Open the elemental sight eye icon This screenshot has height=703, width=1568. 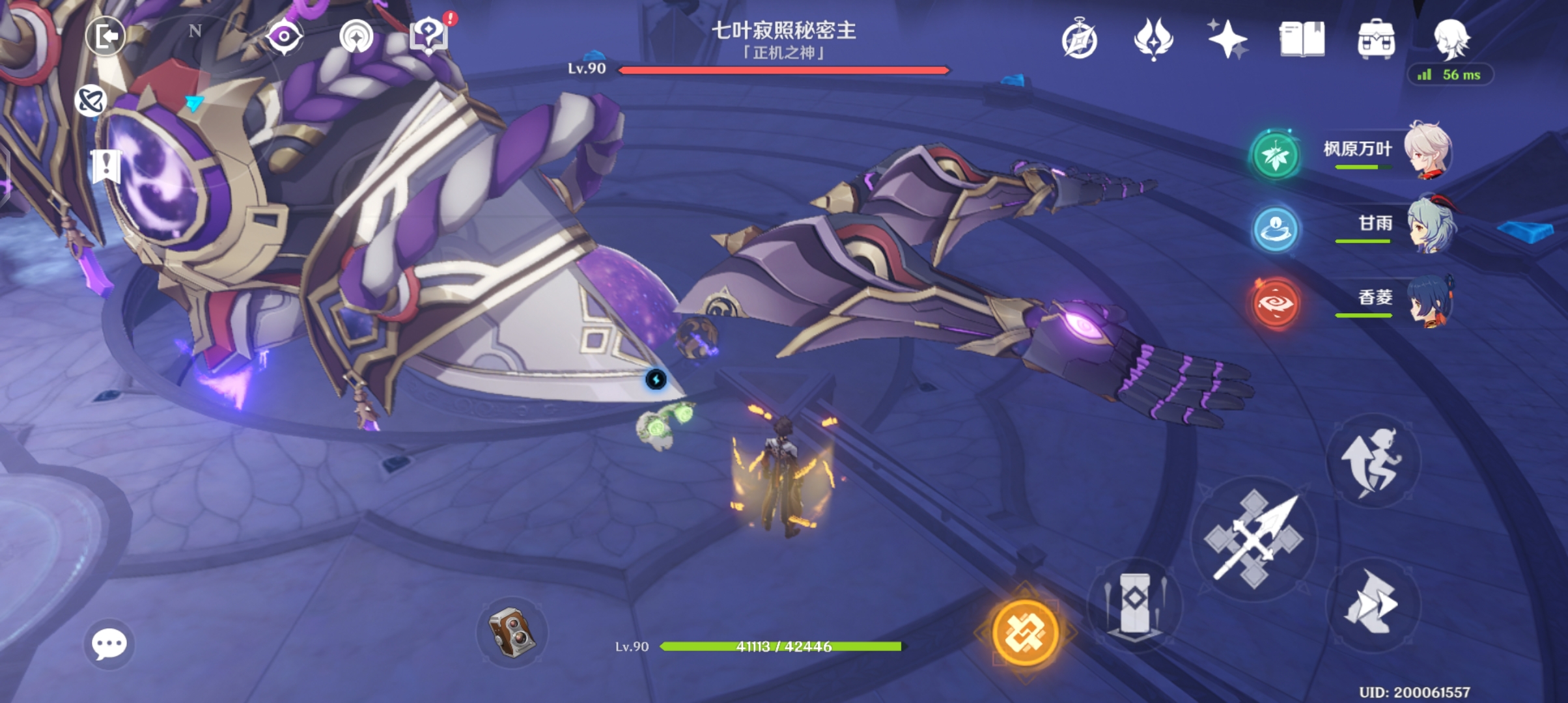[x=285, y=36]
